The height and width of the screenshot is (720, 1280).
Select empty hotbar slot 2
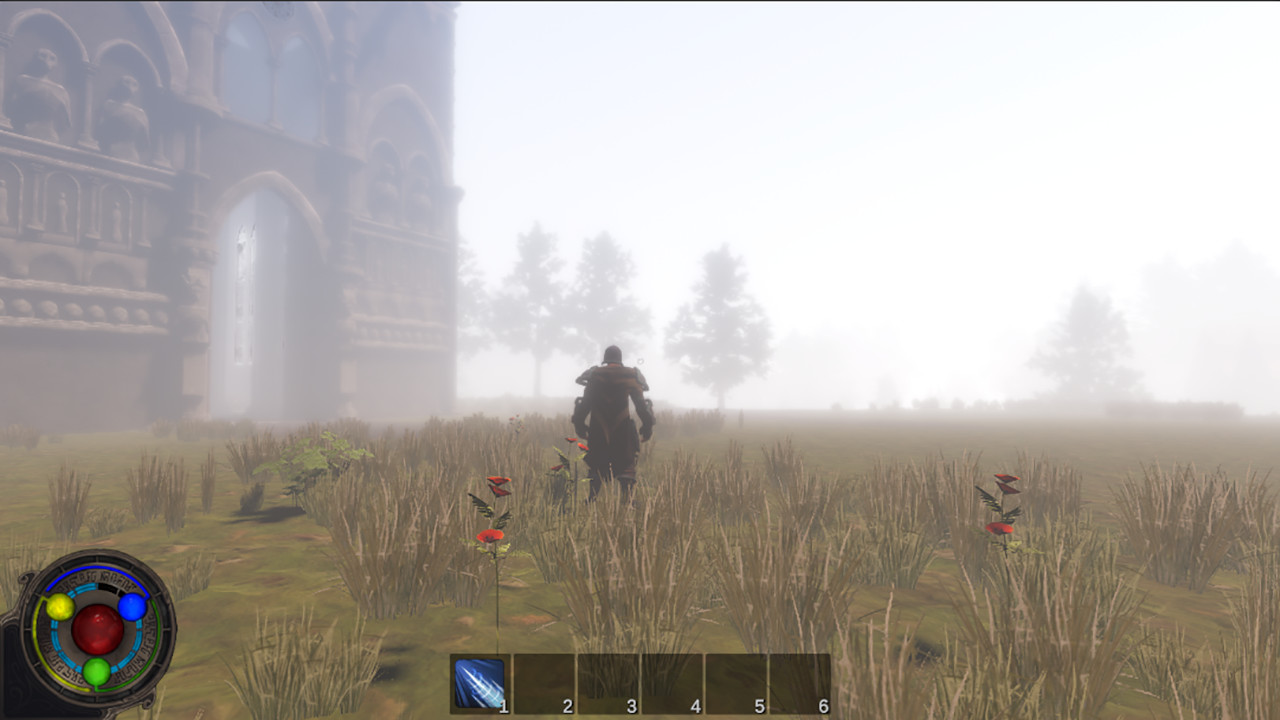click(541, 680)
